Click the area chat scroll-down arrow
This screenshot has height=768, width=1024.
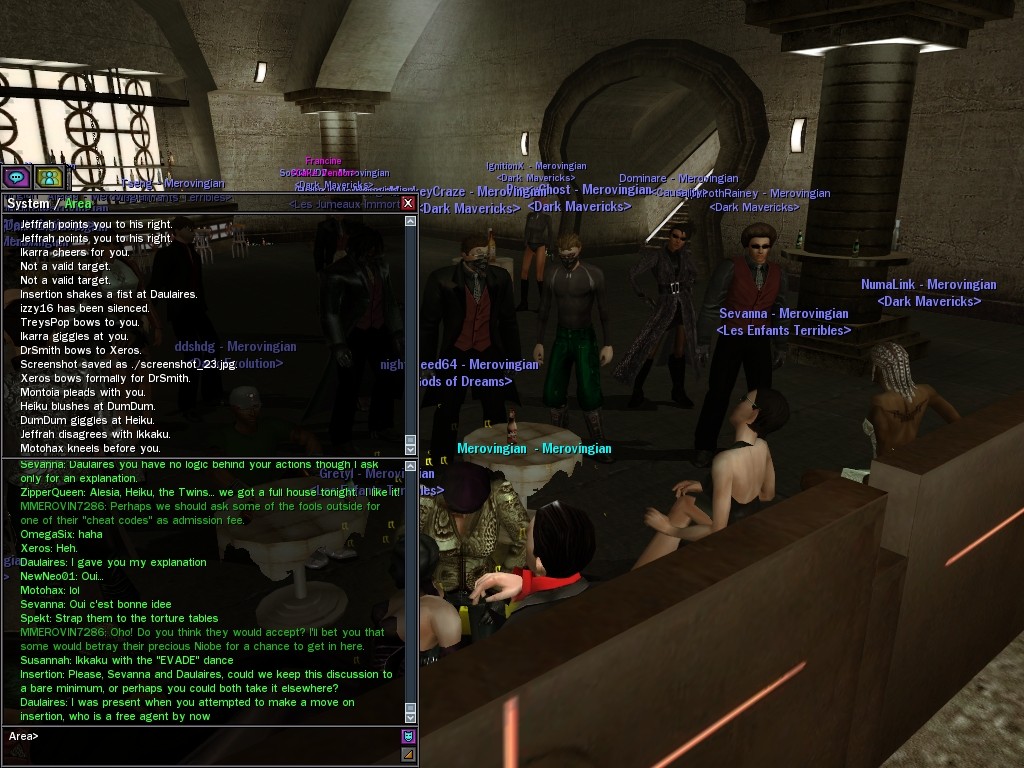coord(410,716)
